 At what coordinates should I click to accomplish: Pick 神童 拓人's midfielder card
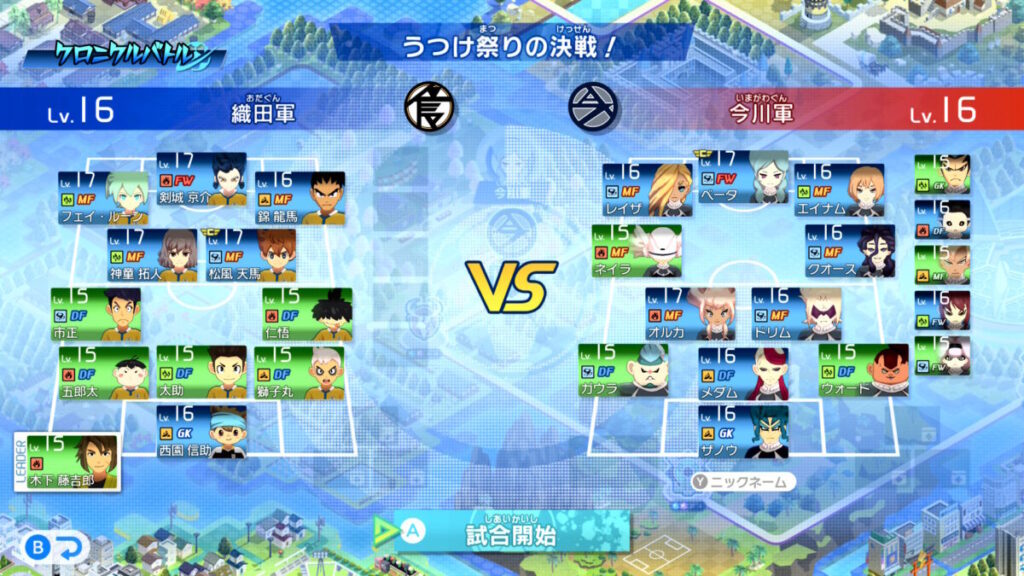click(x=152, y=254)
